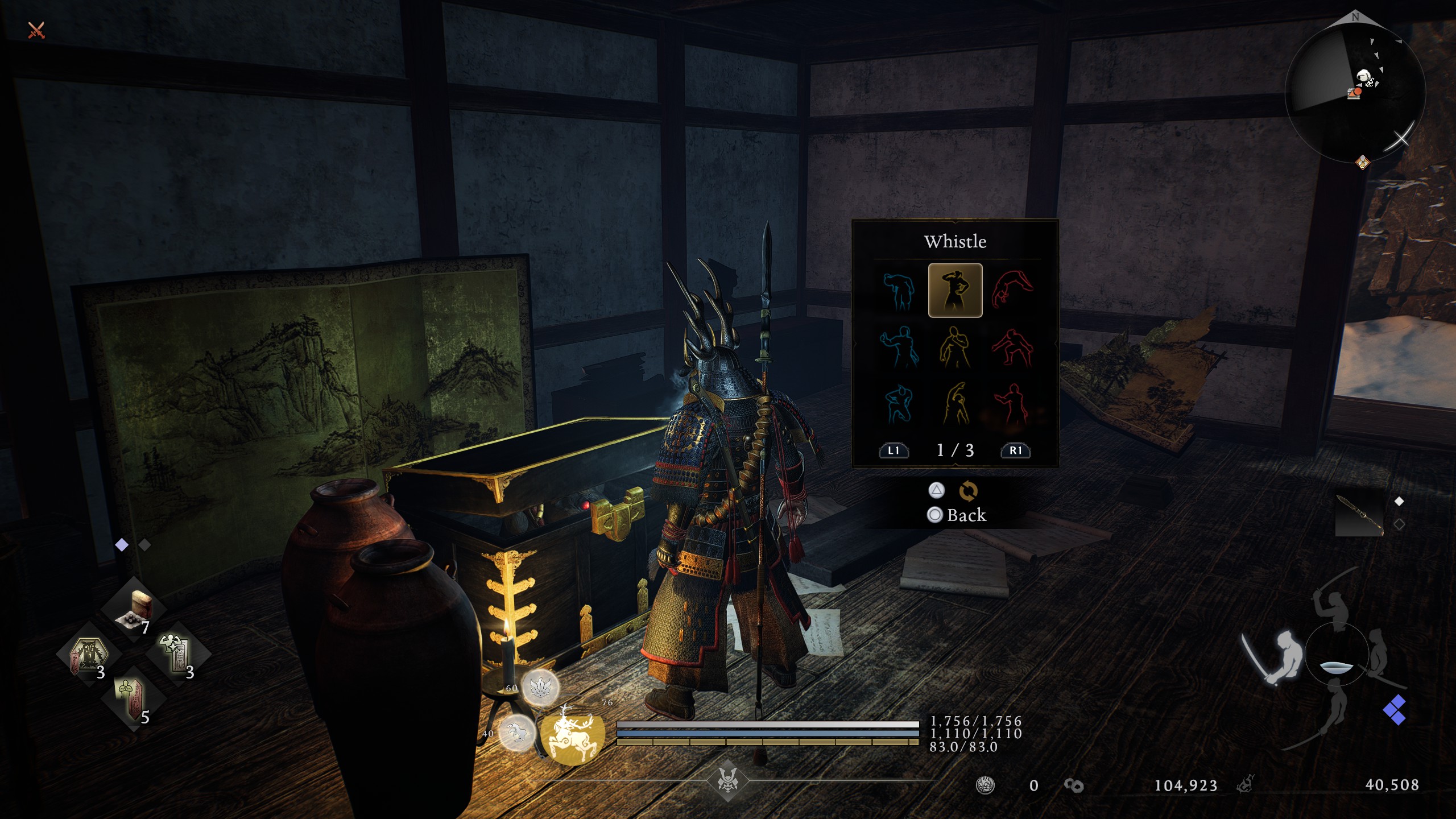
Task: Select the blue thumbs-up gesture
Action: coord(899,346)
